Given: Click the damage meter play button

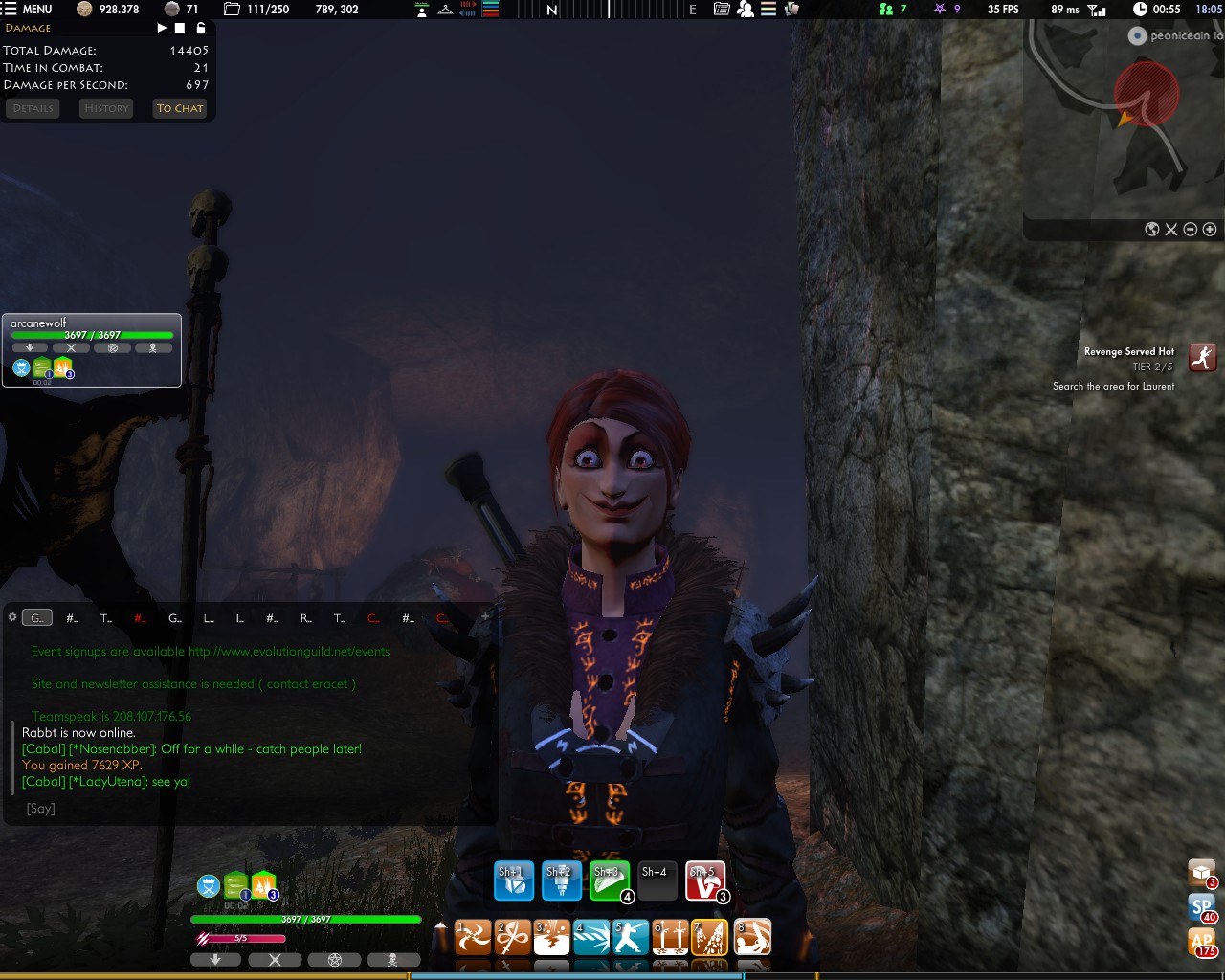Looking at the screenshot, I should [162, 28].
